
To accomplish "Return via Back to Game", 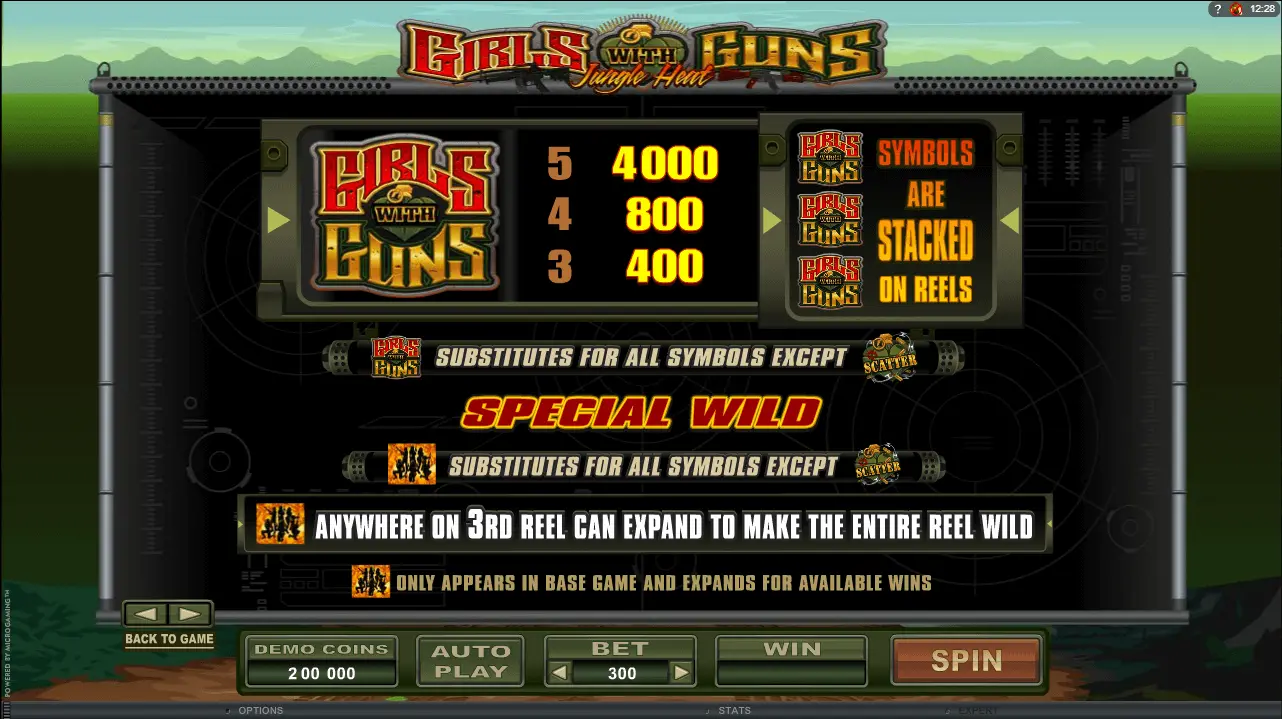I will pos(169,639).
